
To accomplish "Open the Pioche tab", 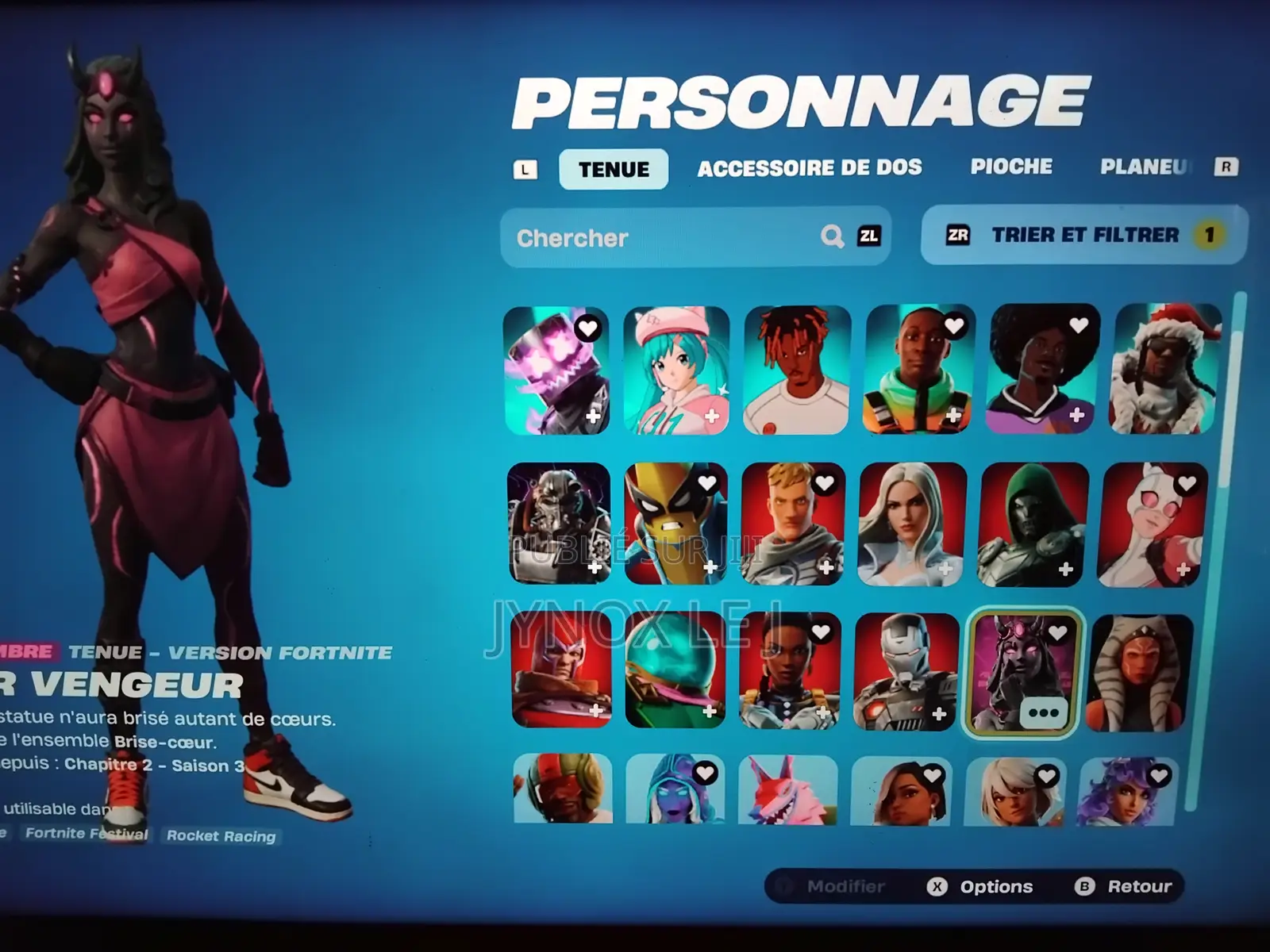I will pos(1011,167).
